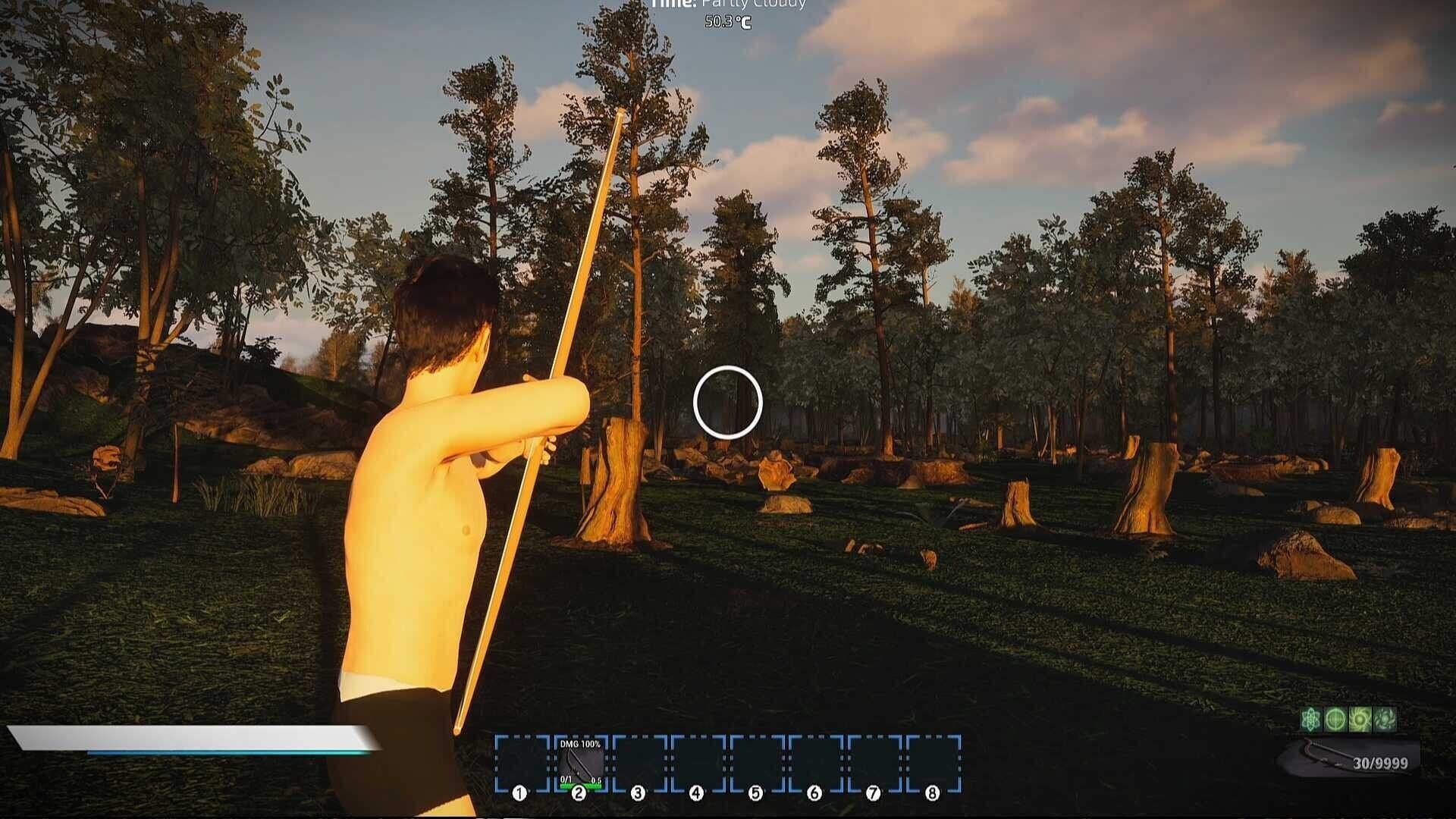Click hotbar slot number badge 4
This screenshot has height=819, width=1456.
pyautogui.click(x=695, y=792)
